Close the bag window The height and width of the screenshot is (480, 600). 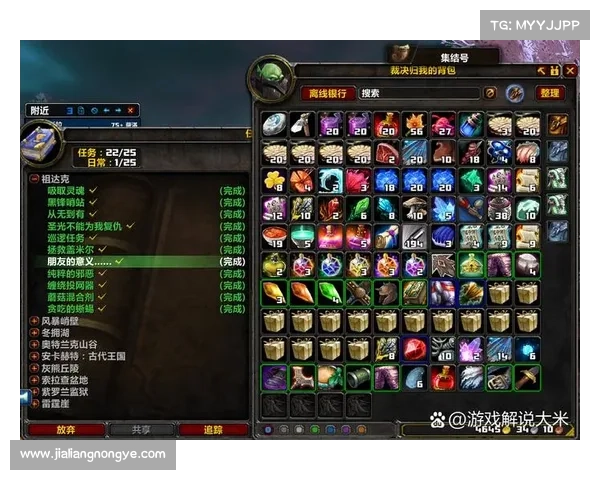tap(570, 71)
